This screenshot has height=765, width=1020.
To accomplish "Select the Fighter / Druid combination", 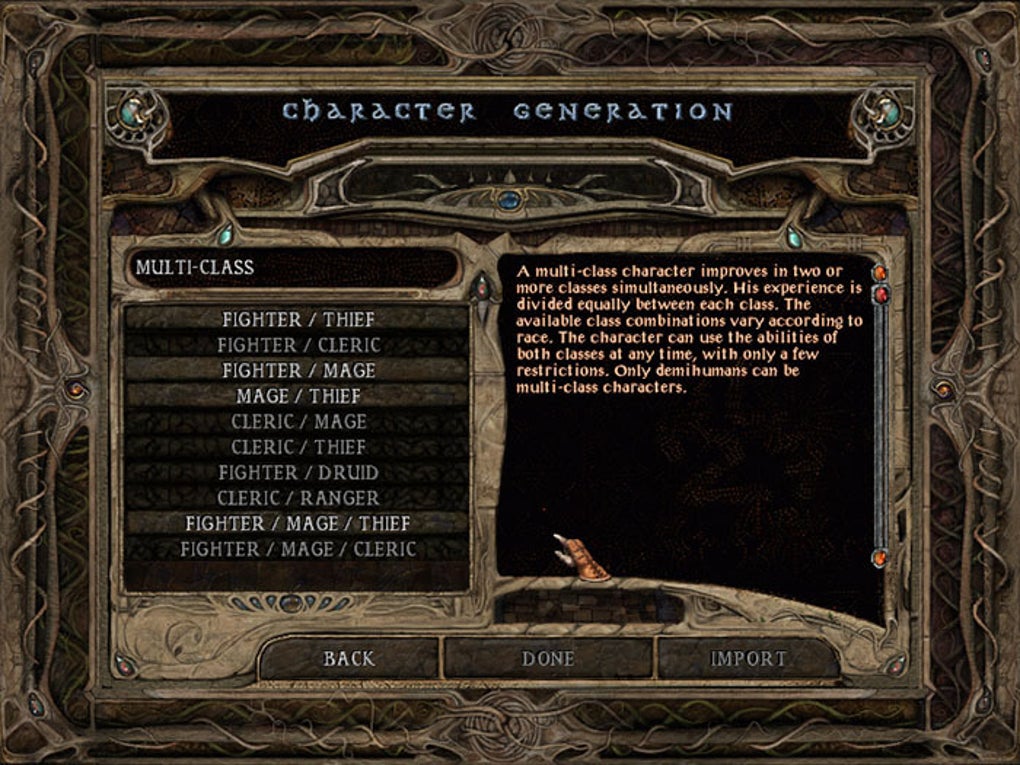I will pyautogui.click(x=298, y=473).
